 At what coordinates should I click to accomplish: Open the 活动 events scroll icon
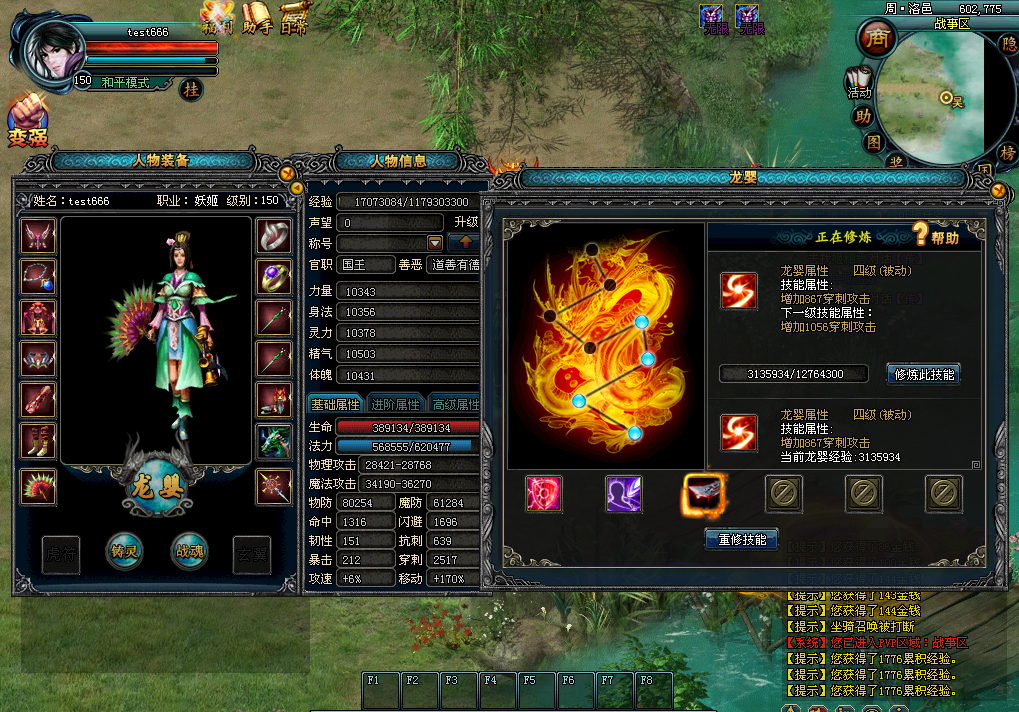click(x=859, y=81)
